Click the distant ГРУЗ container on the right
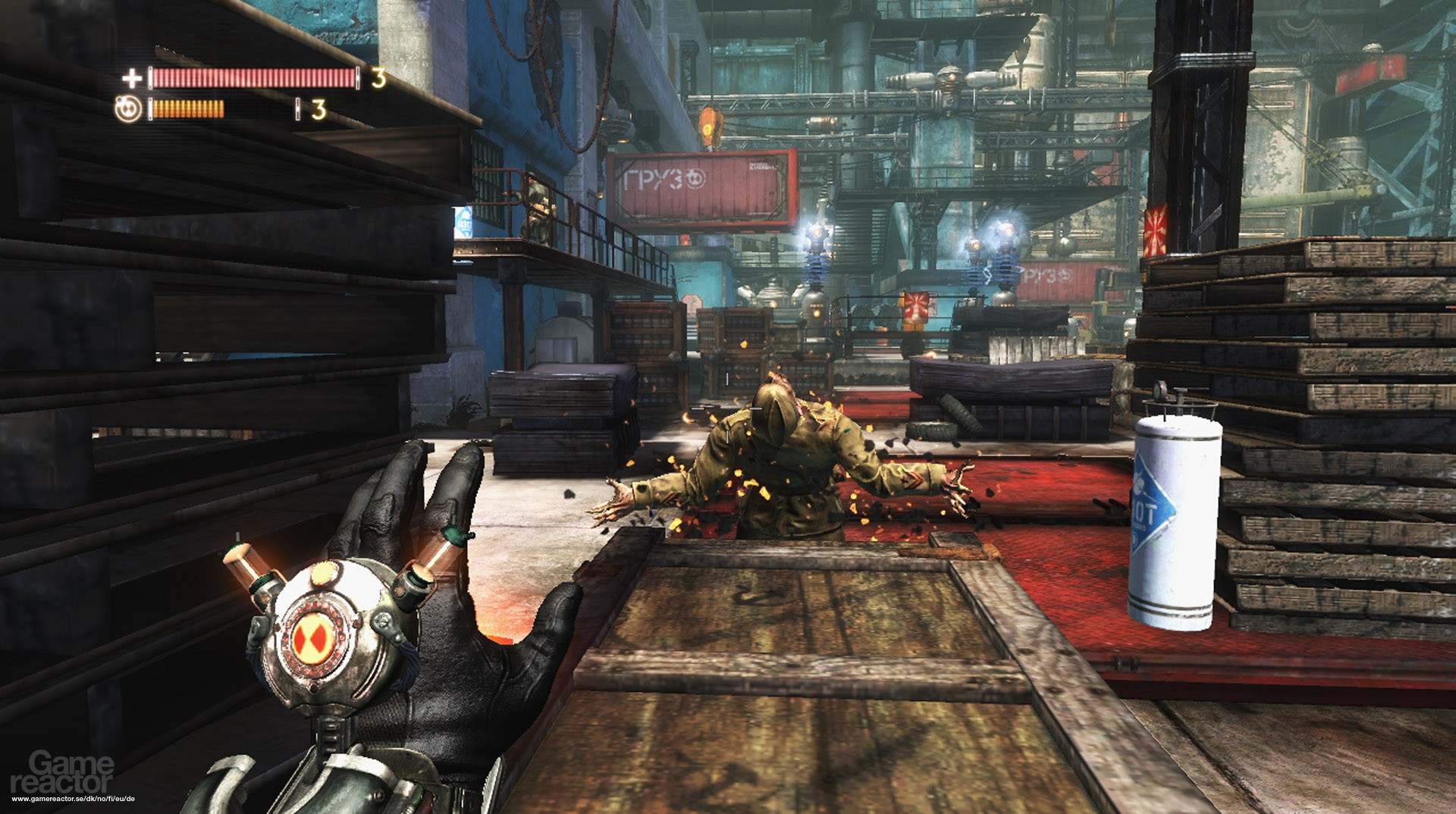 1046,276
